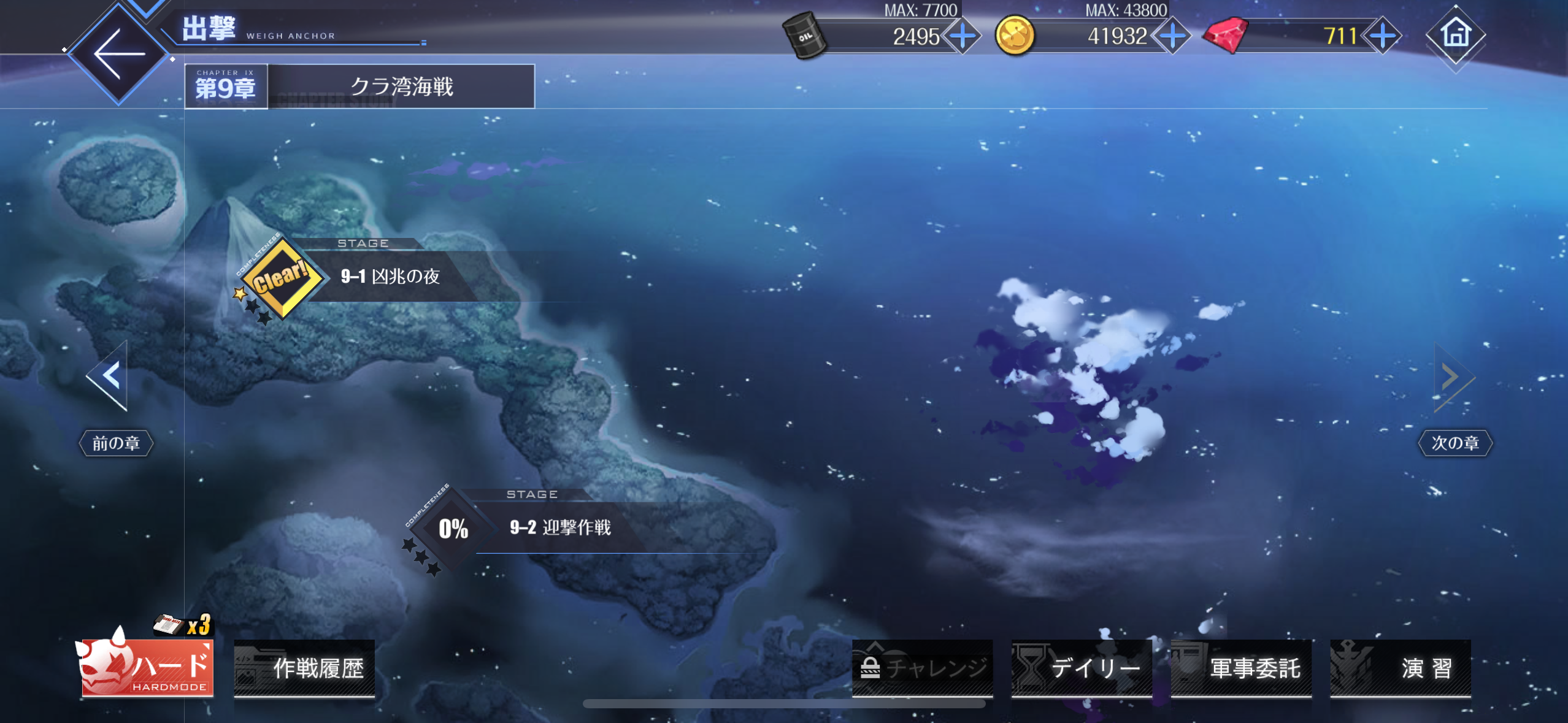Open the Exercises (演習) menu
1568x723 pixels.
click(x=1401, y=668)
